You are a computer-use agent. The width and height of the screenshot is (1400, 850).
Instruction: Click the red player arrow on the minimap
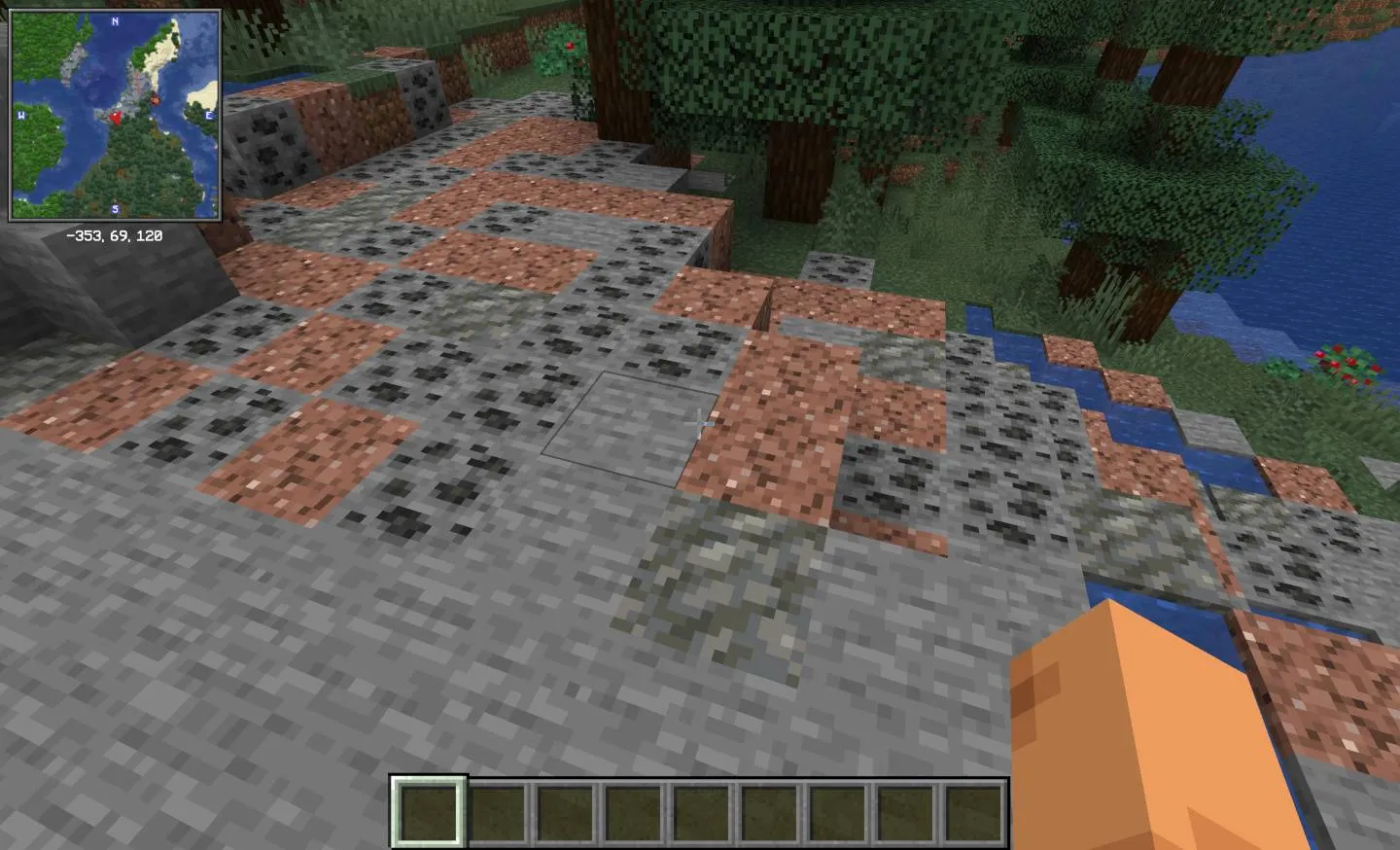tap(116, 119)
